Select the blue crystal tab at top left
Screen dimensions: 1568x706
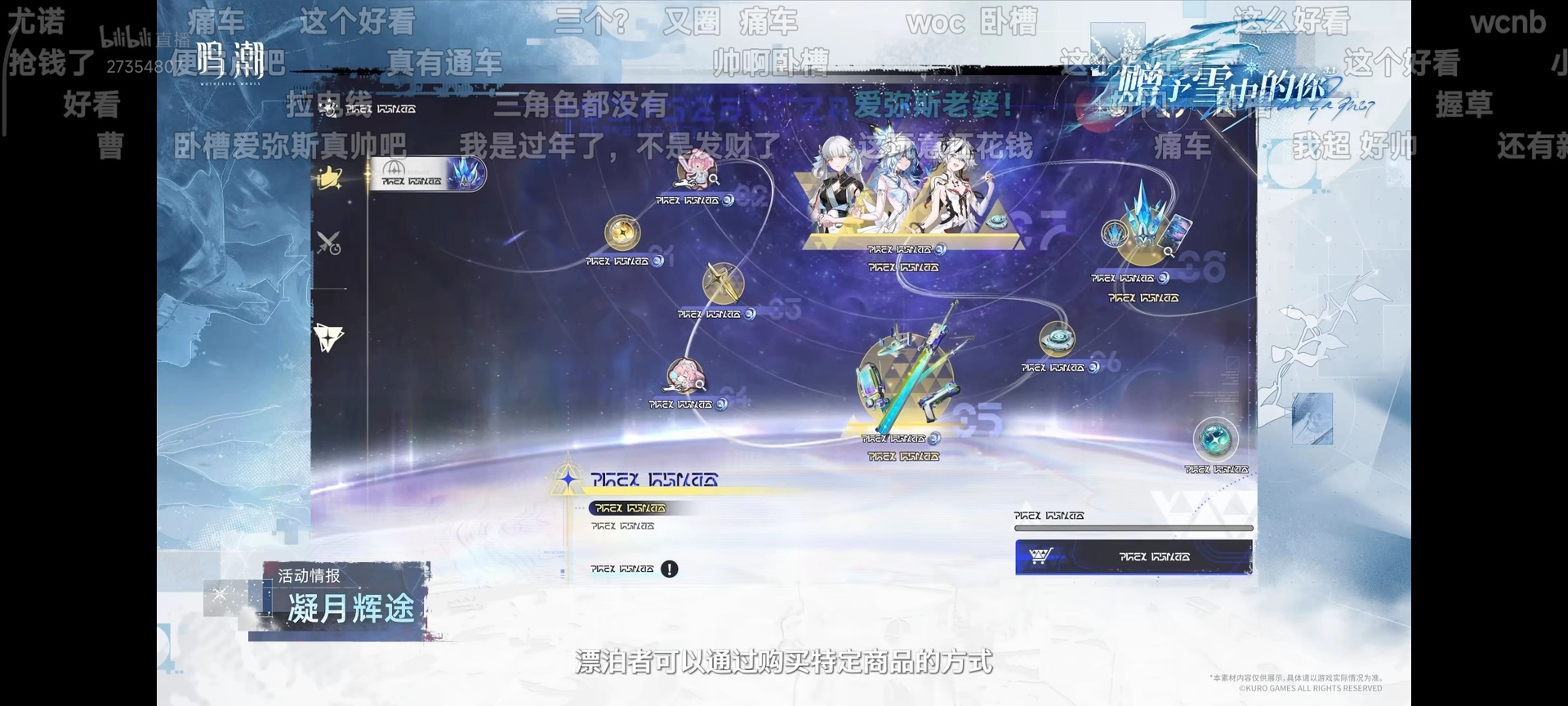click(x=427, y=174)
